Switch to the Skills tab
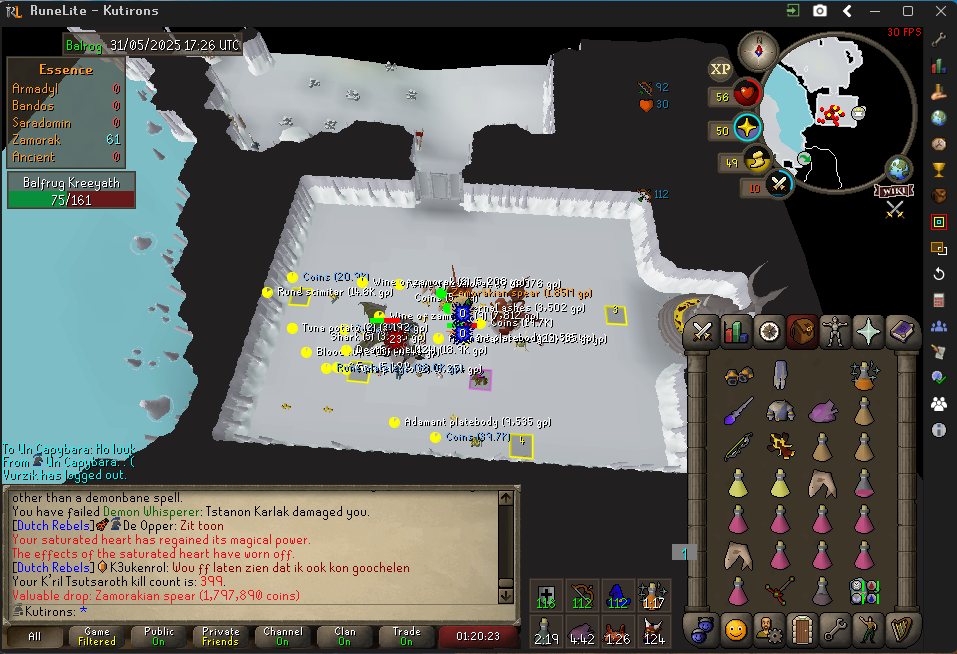957x654 pixels. [735, 331]
